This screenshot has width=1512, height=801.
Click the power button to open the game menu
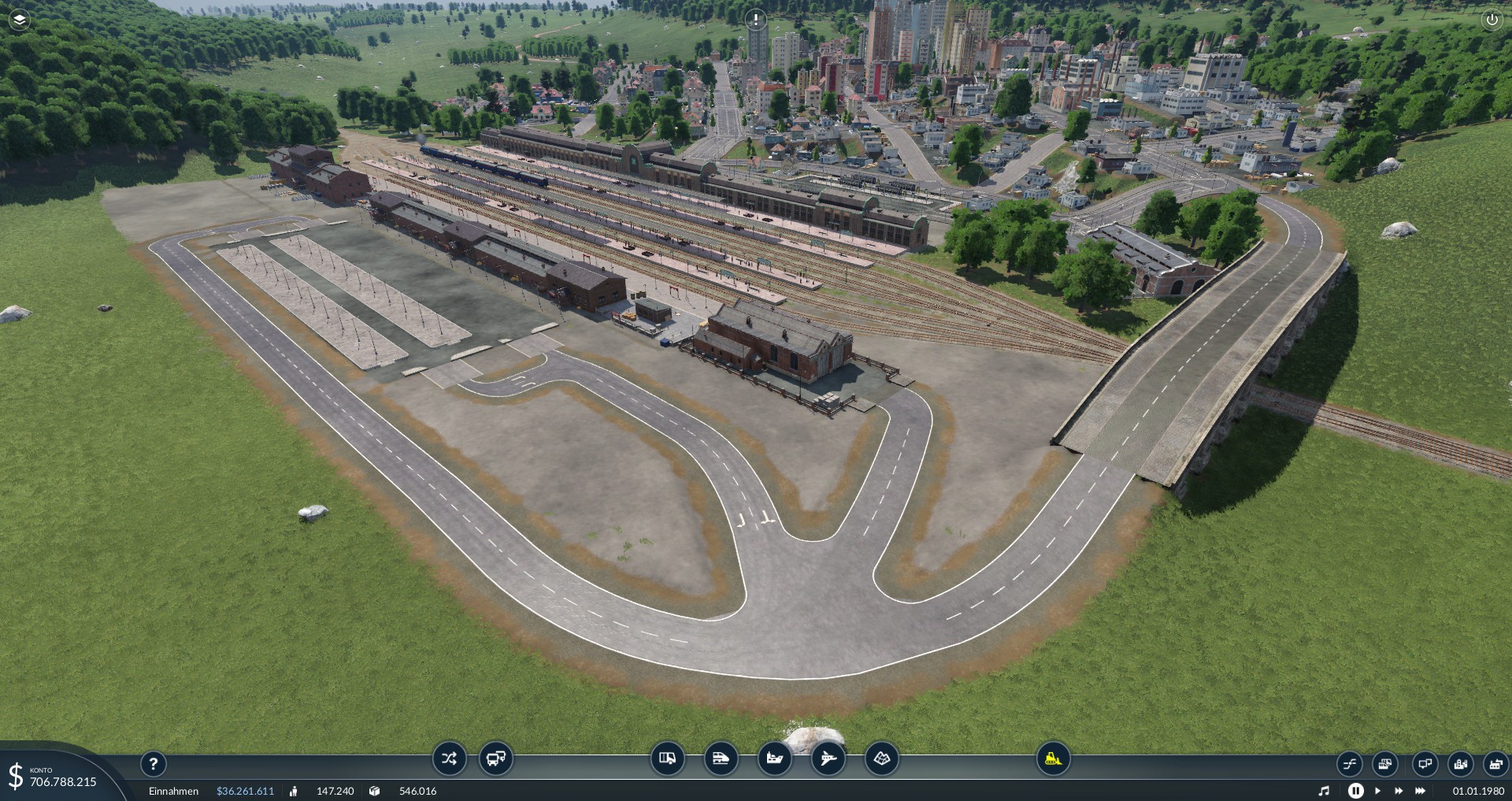pos(1492,20)
